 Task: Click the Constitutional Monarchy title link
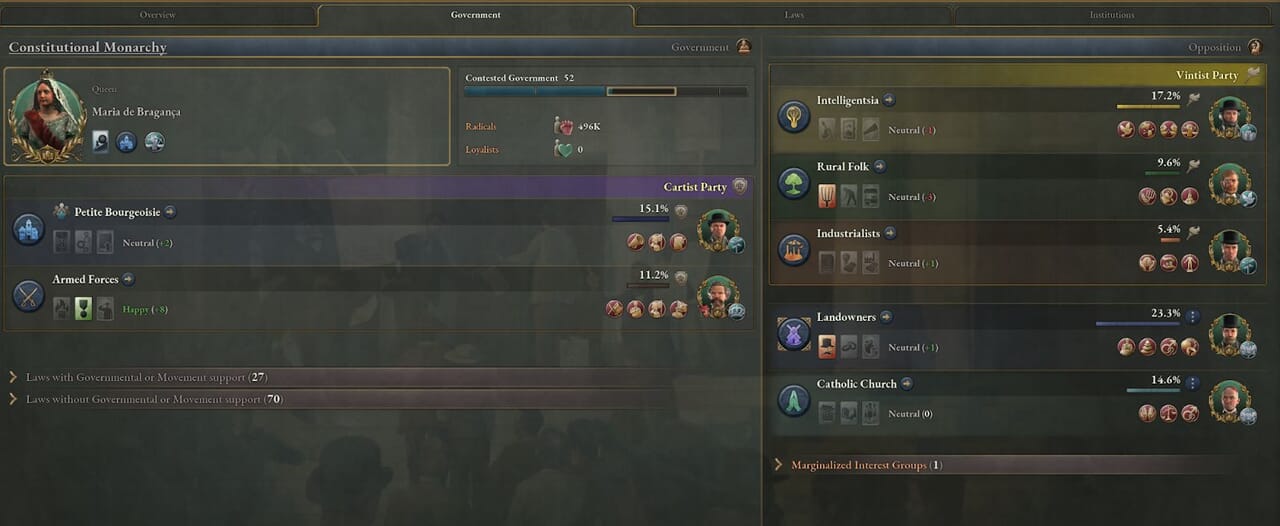coord(88,48)
